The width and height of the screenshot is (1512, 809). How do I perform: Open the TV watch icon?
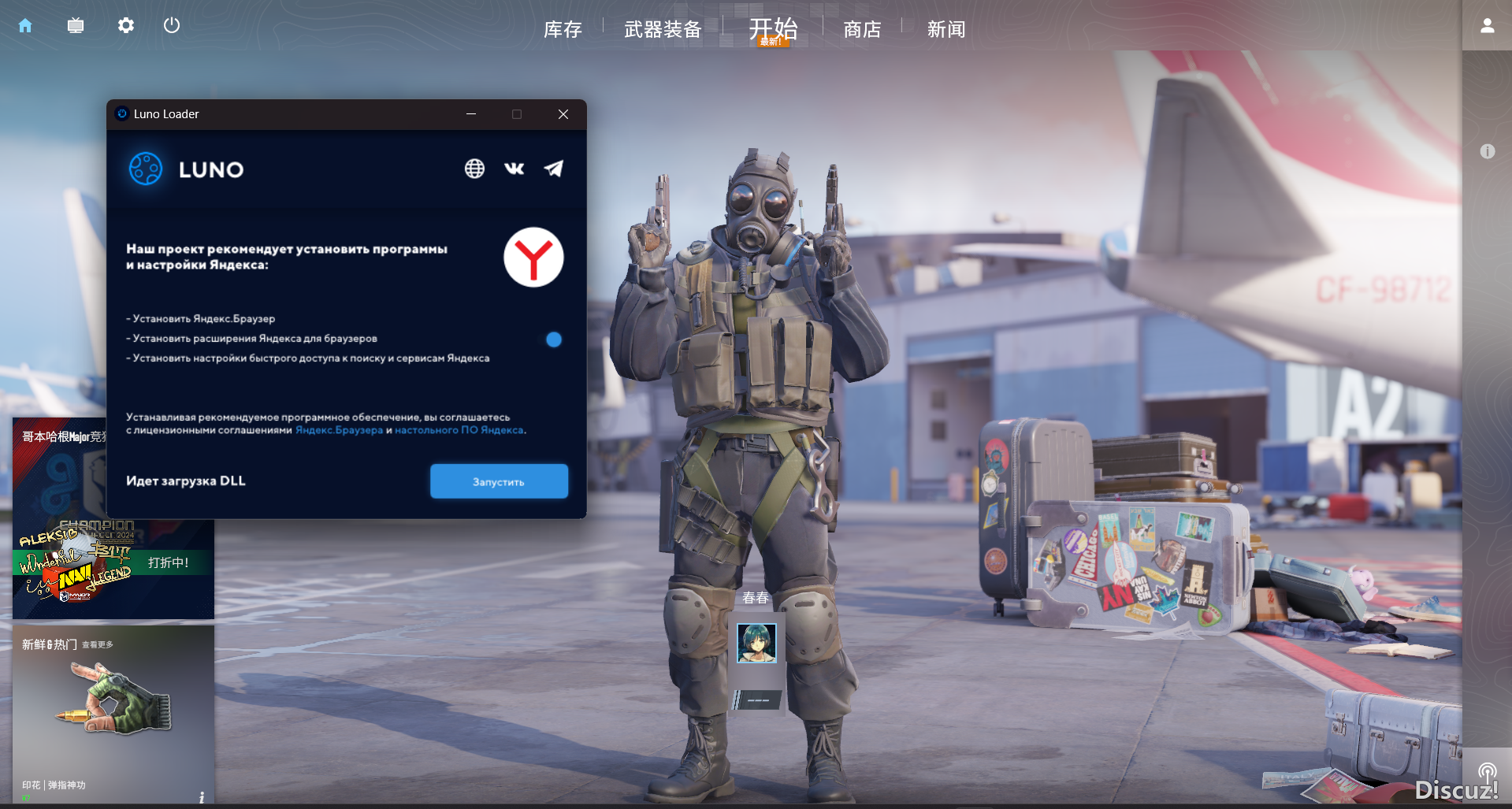76,26
